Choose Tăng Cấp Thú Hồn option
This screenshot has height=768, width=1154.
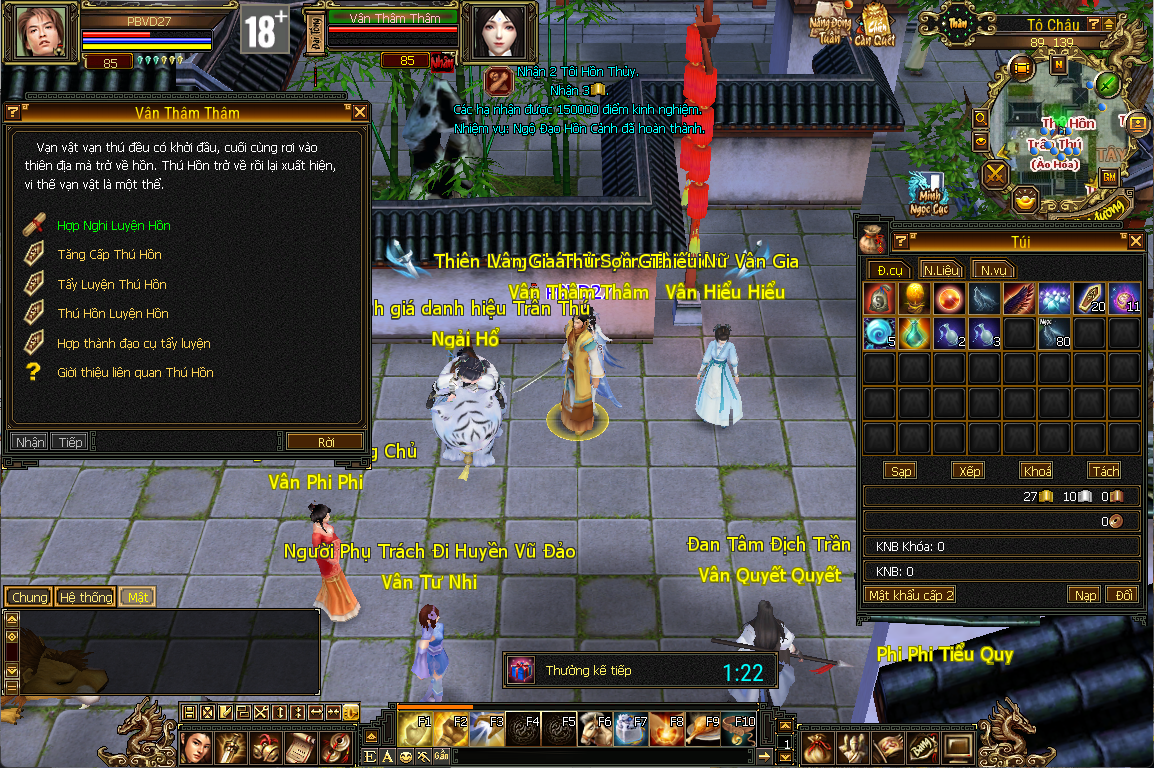pyautogui.click(x=109, y=254)
